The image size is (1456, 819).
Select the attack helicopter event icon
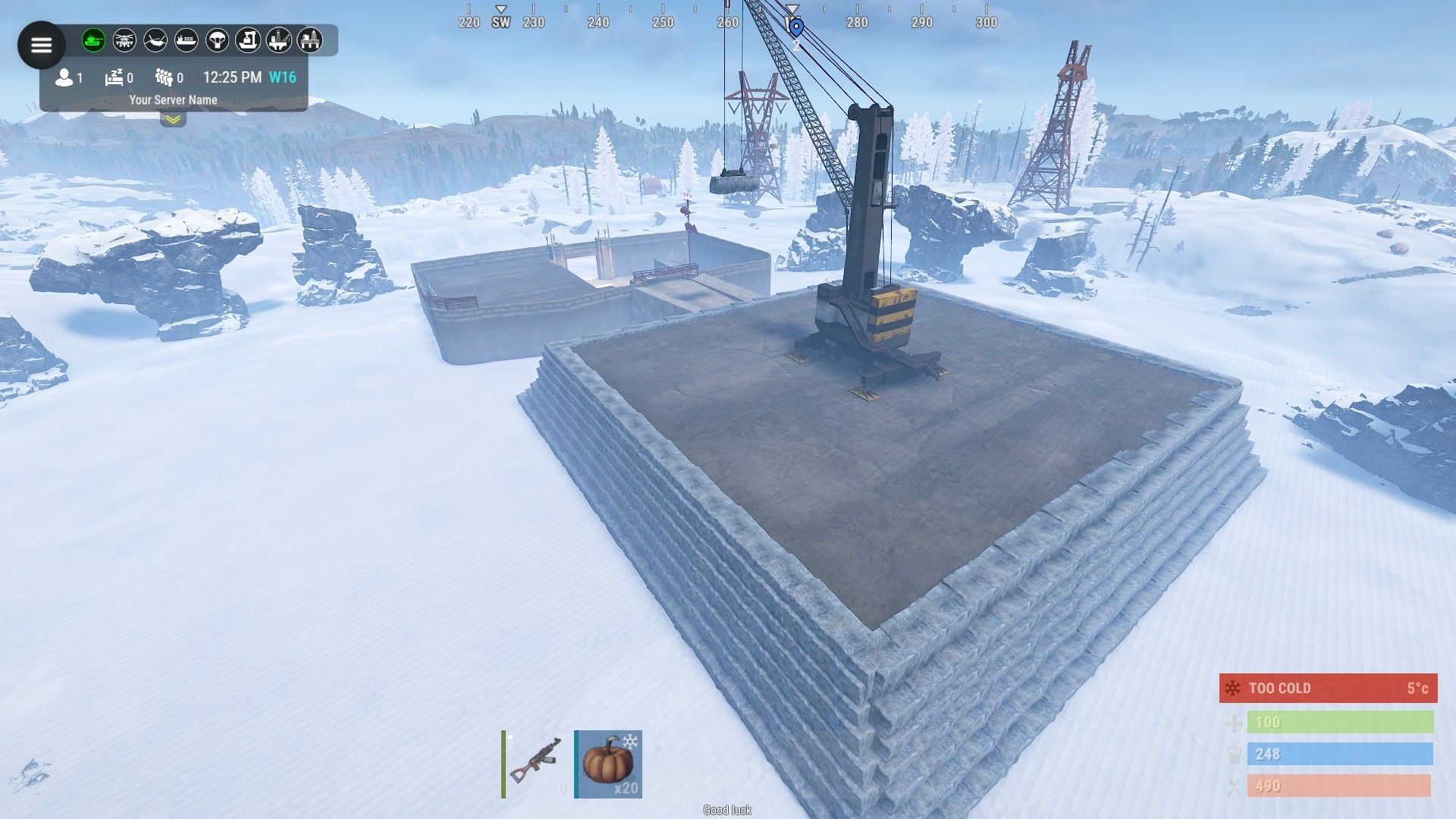pyautogui.click(x=124, y=40)
